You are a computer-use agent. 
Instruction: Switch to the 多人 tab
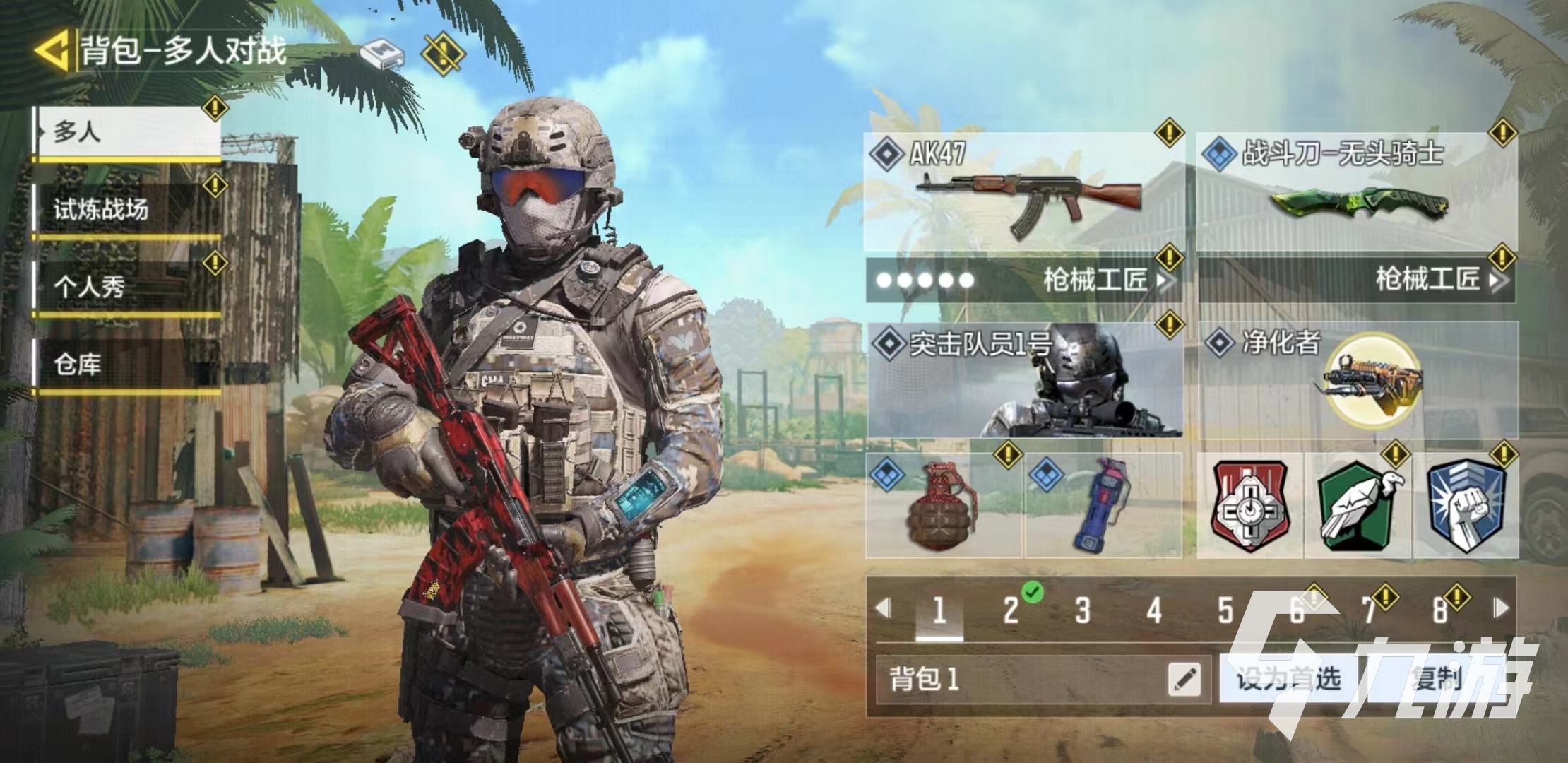tap(129, 132)
